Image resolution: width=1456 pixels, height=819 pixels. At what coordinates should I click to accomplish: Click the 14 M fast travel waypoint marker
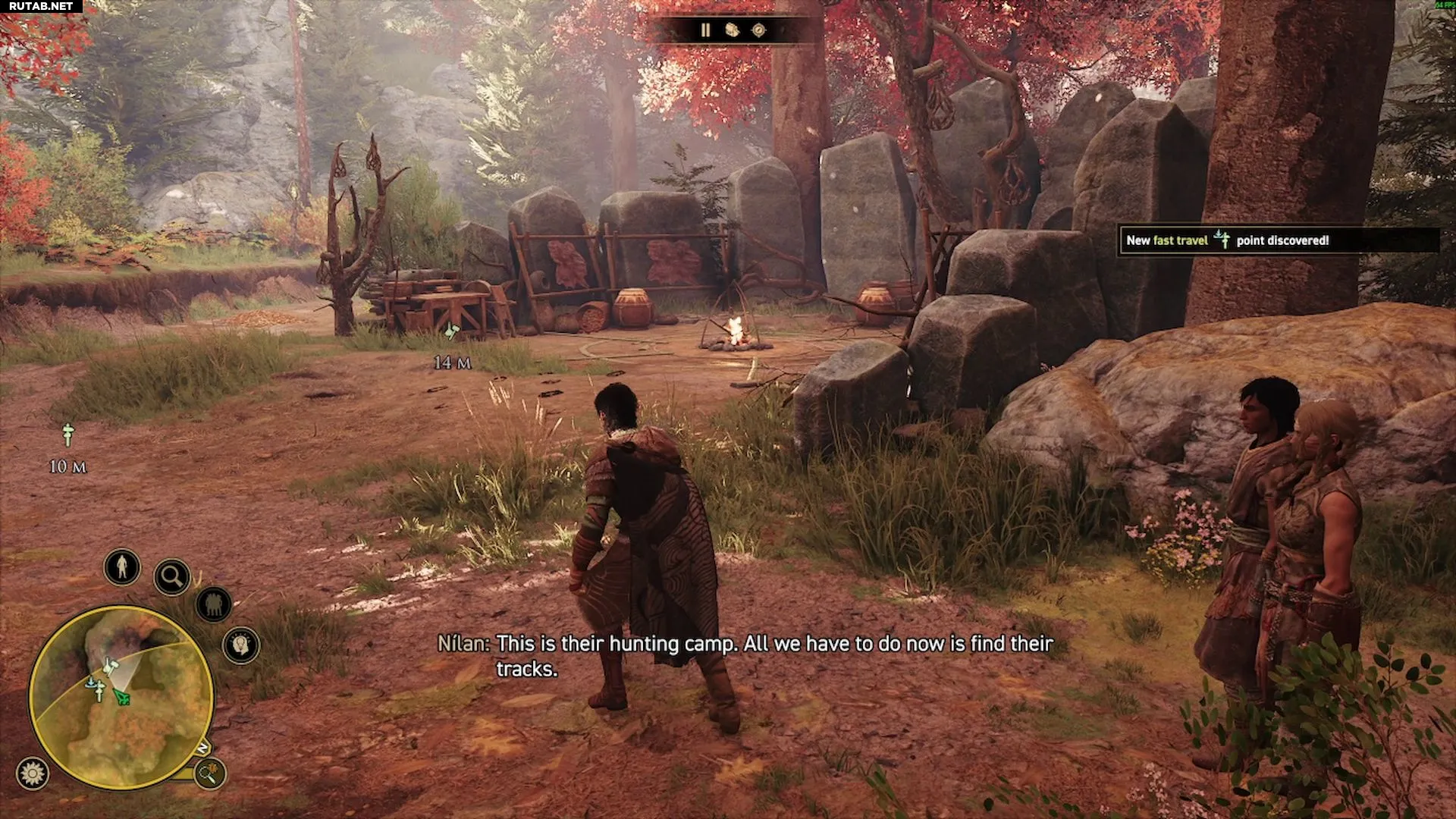[x=452, y=331]
